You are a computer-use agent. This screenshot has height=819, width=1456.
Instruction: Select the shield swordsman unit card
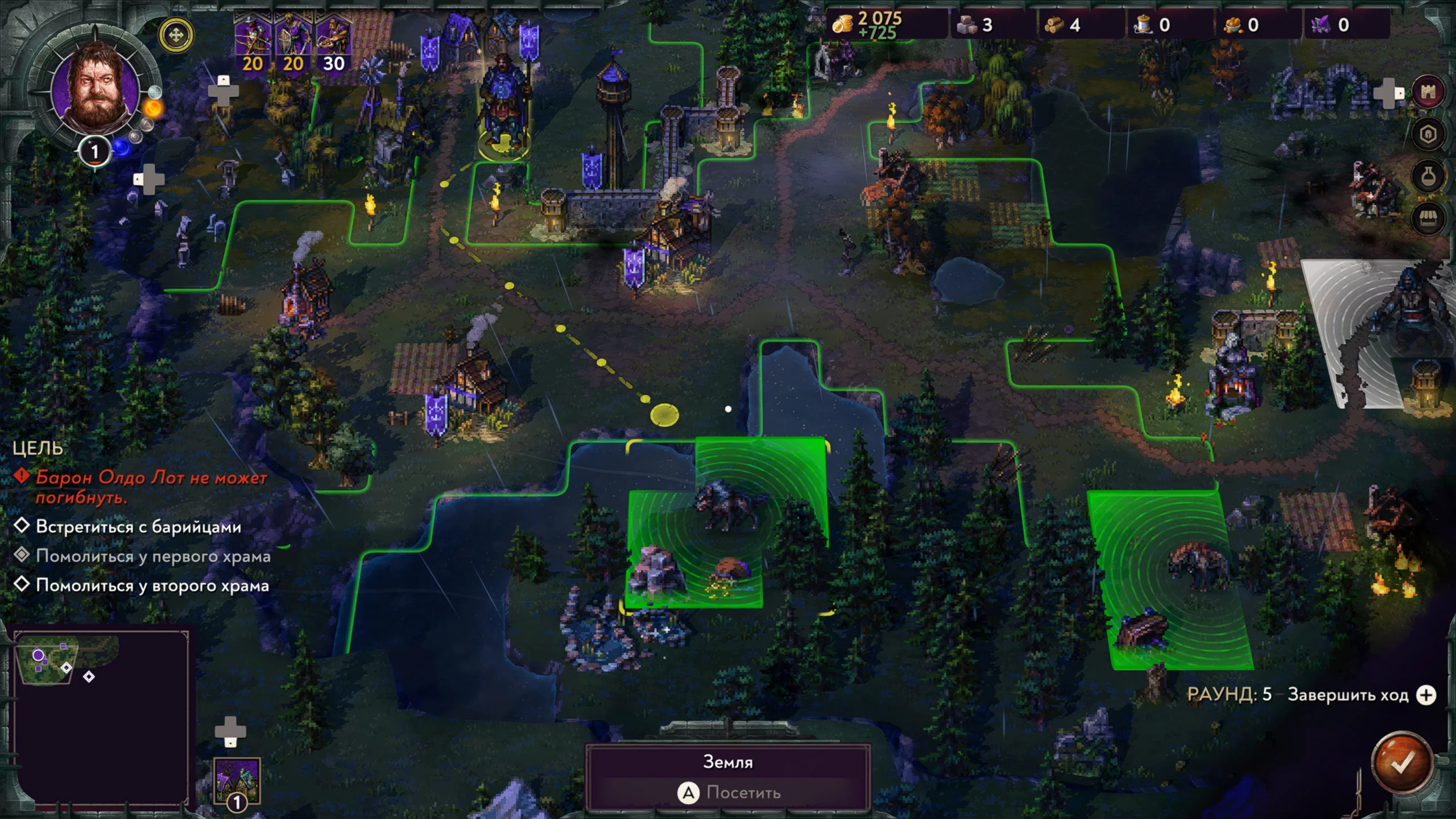[x=293, y=45]
